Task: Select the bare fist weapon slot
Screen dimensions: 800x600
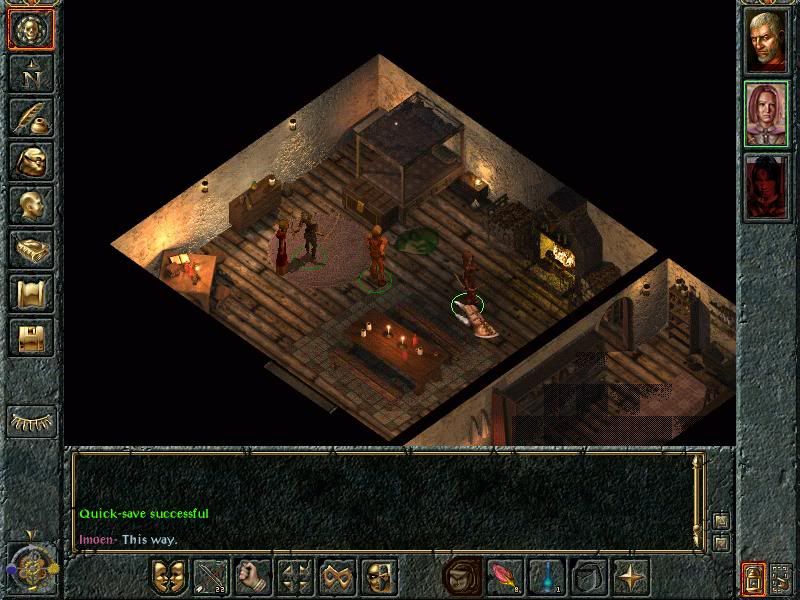Action: coord(253,577)
